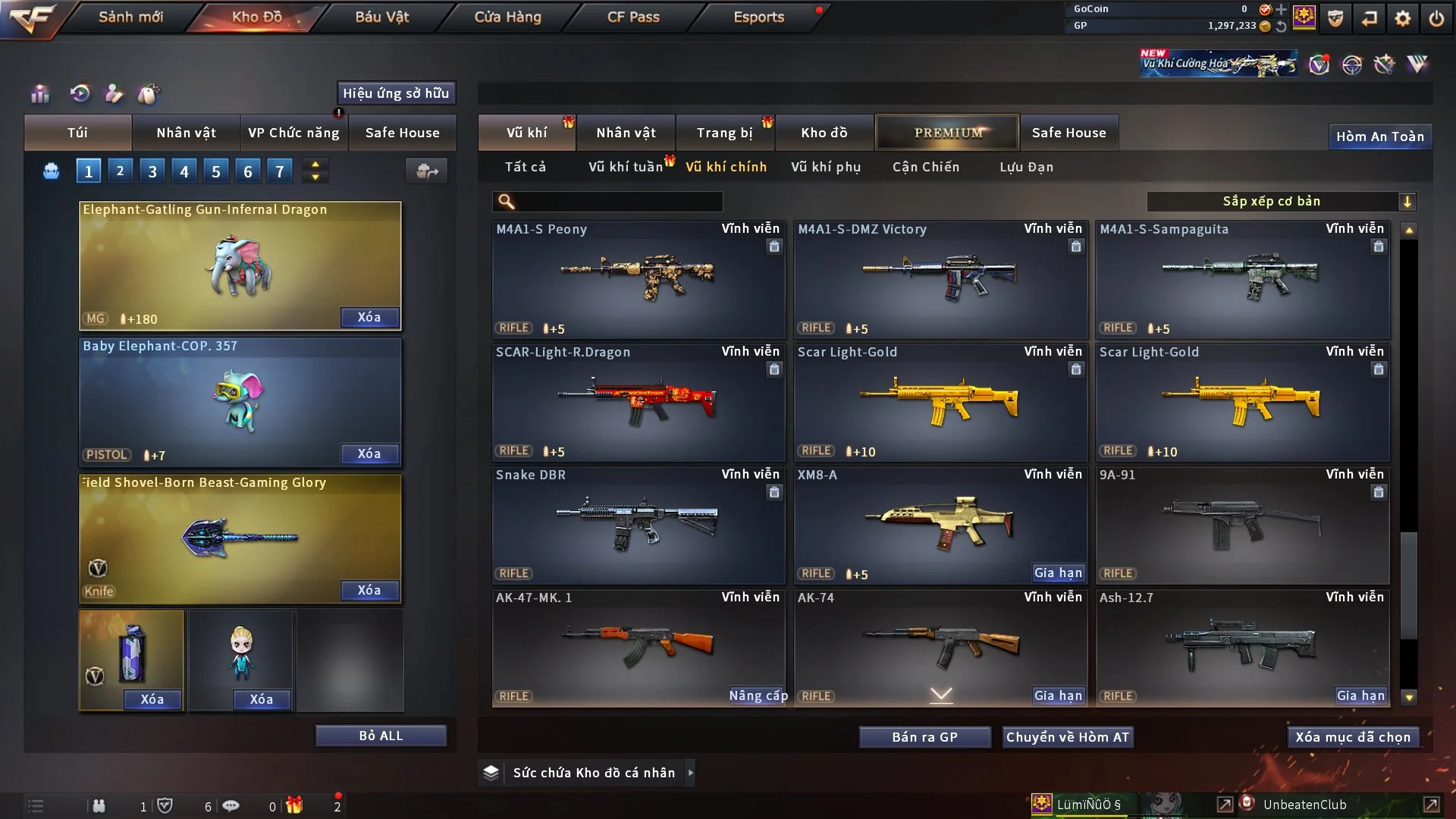Viewport: 1456px width, 819px height.
Task: Select the Cận Chiến weapon filter
Action: [x=925, y=167]
